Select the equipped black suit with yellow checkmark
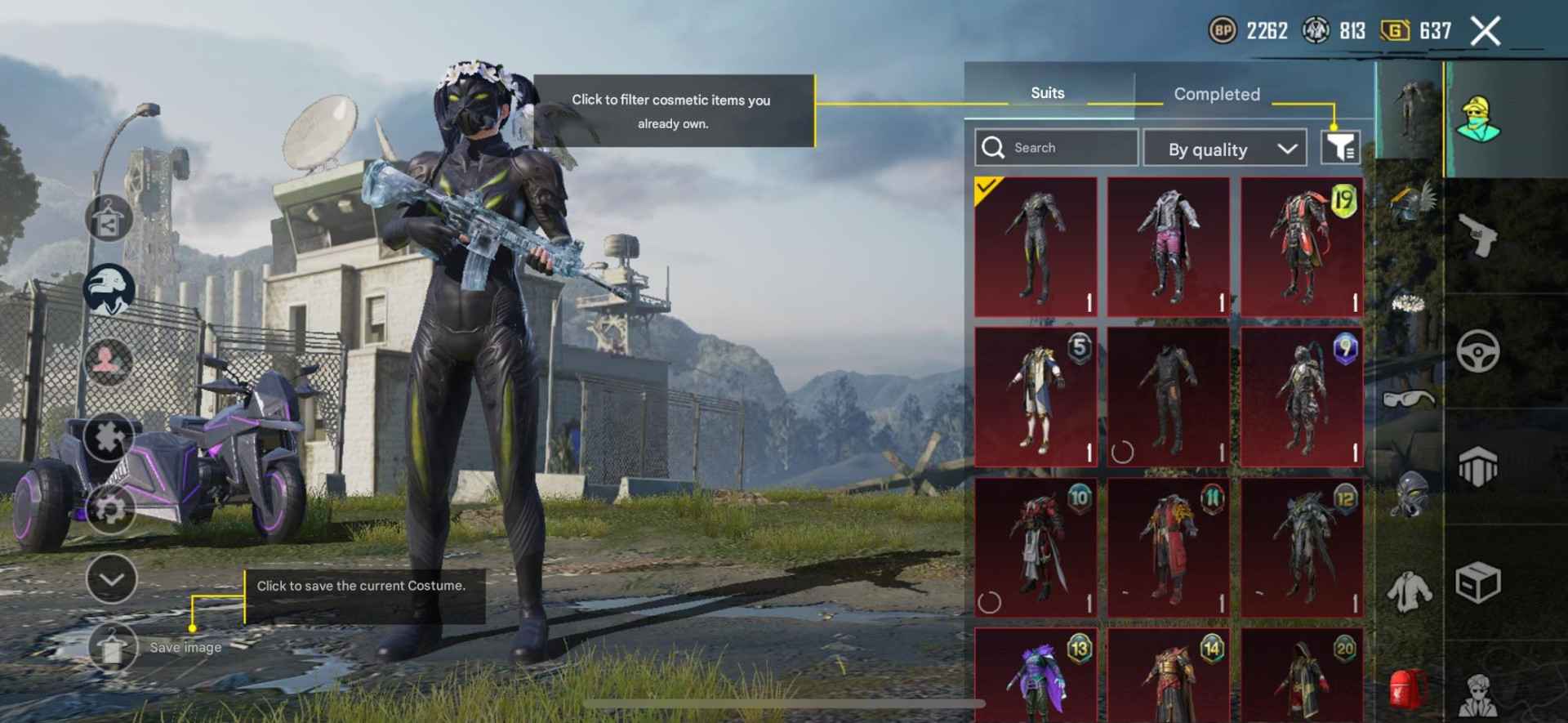Image resolution: width=1568 pixels, height=723 pixels. pos(1036,246)
